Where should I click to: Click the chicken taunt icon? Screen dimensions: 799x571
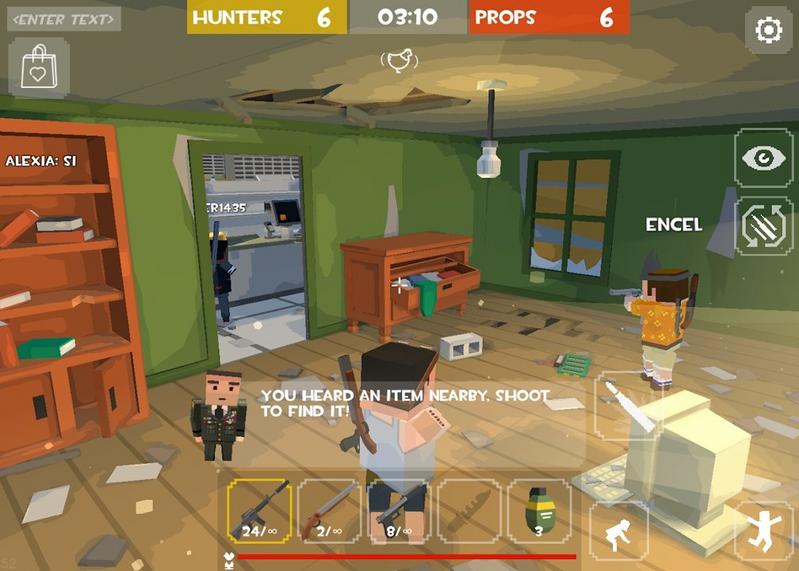(399, 62)
